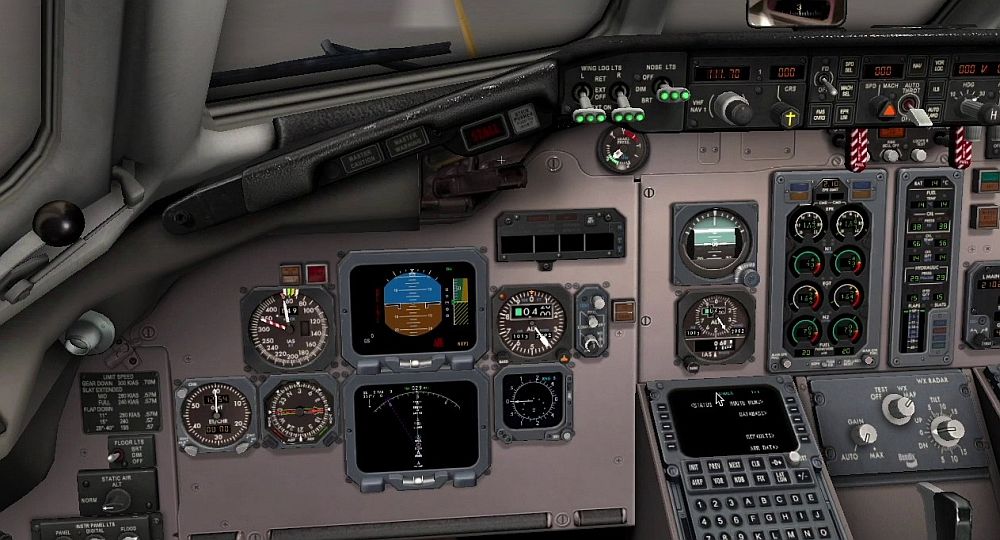This screenshot has width=1000, height=540.
Task: Click the WX radar TILT knob
Action: click(x=946, y=430)
